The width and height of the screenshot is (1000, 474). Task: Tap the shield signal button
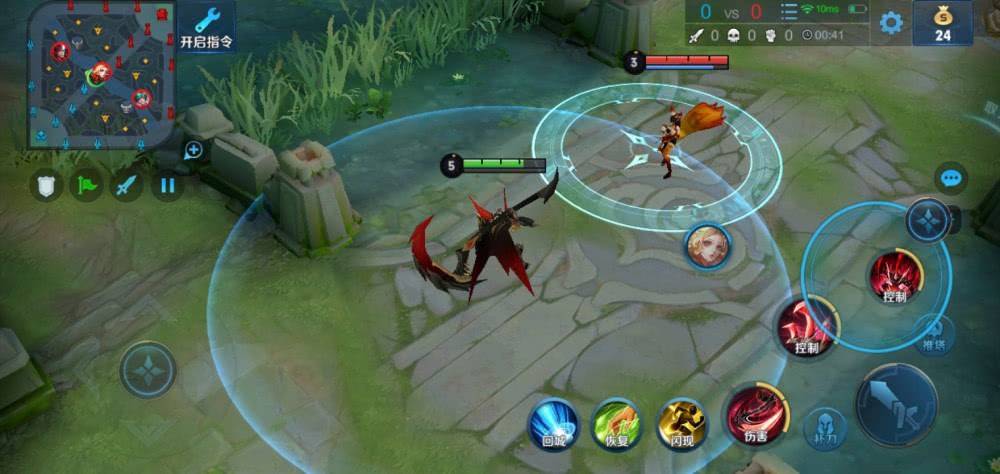coord(46,185)
